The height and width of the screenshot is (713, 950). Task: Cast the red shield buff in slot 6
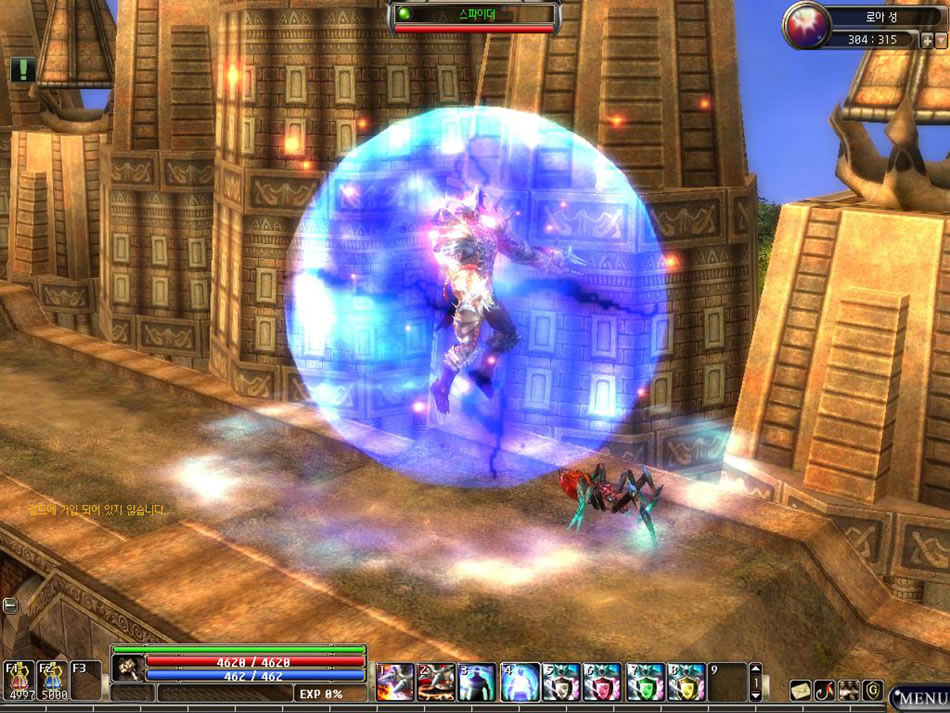(603, 681)
